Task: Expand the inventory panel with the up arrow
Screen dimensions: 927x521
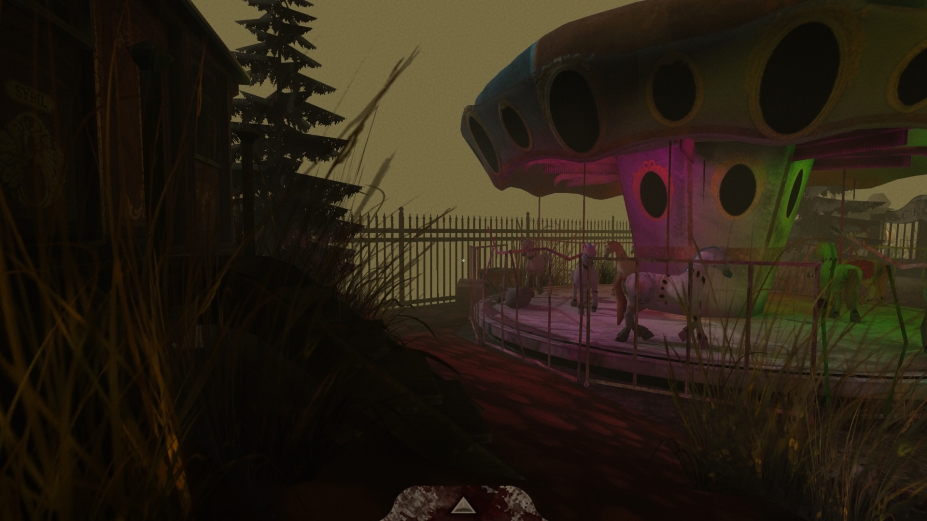Action: [462, 507]
